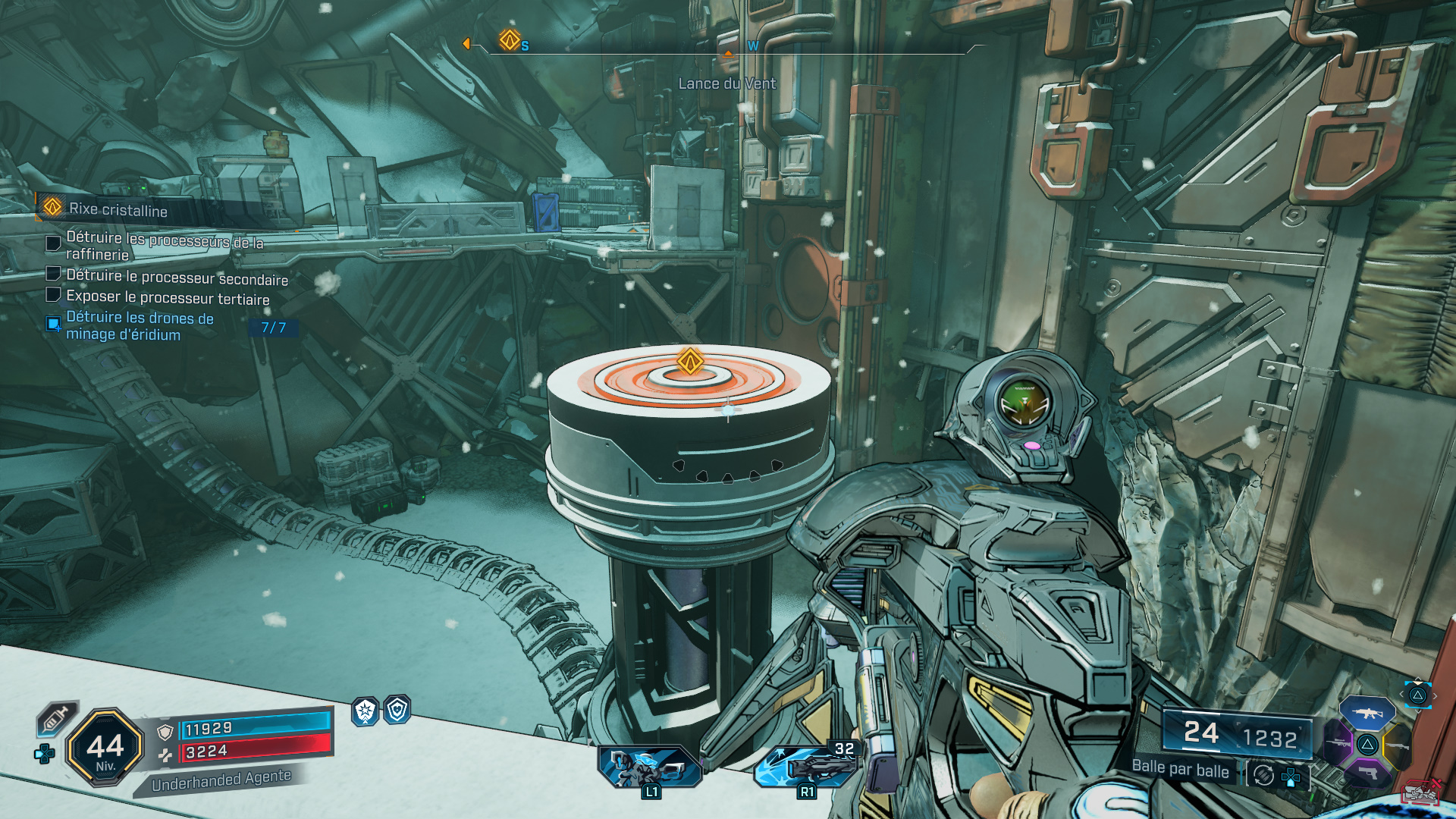Click the orange objective waypoint diamond
1456x819 pixels.
[x=690, y=361]
